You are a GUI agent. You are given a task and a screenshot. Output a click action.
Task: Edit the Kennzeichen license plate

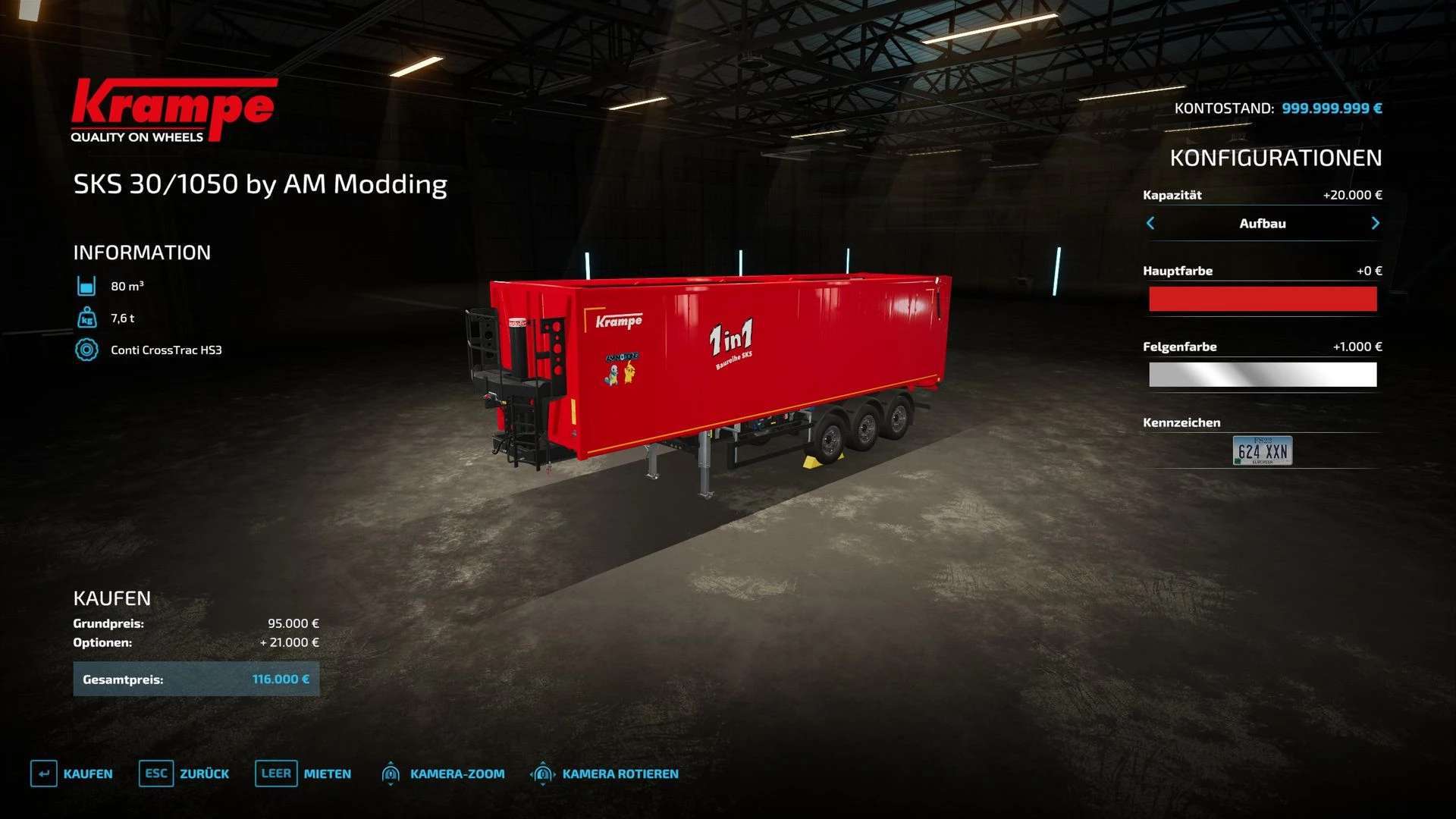click(x=1262, y=451)
